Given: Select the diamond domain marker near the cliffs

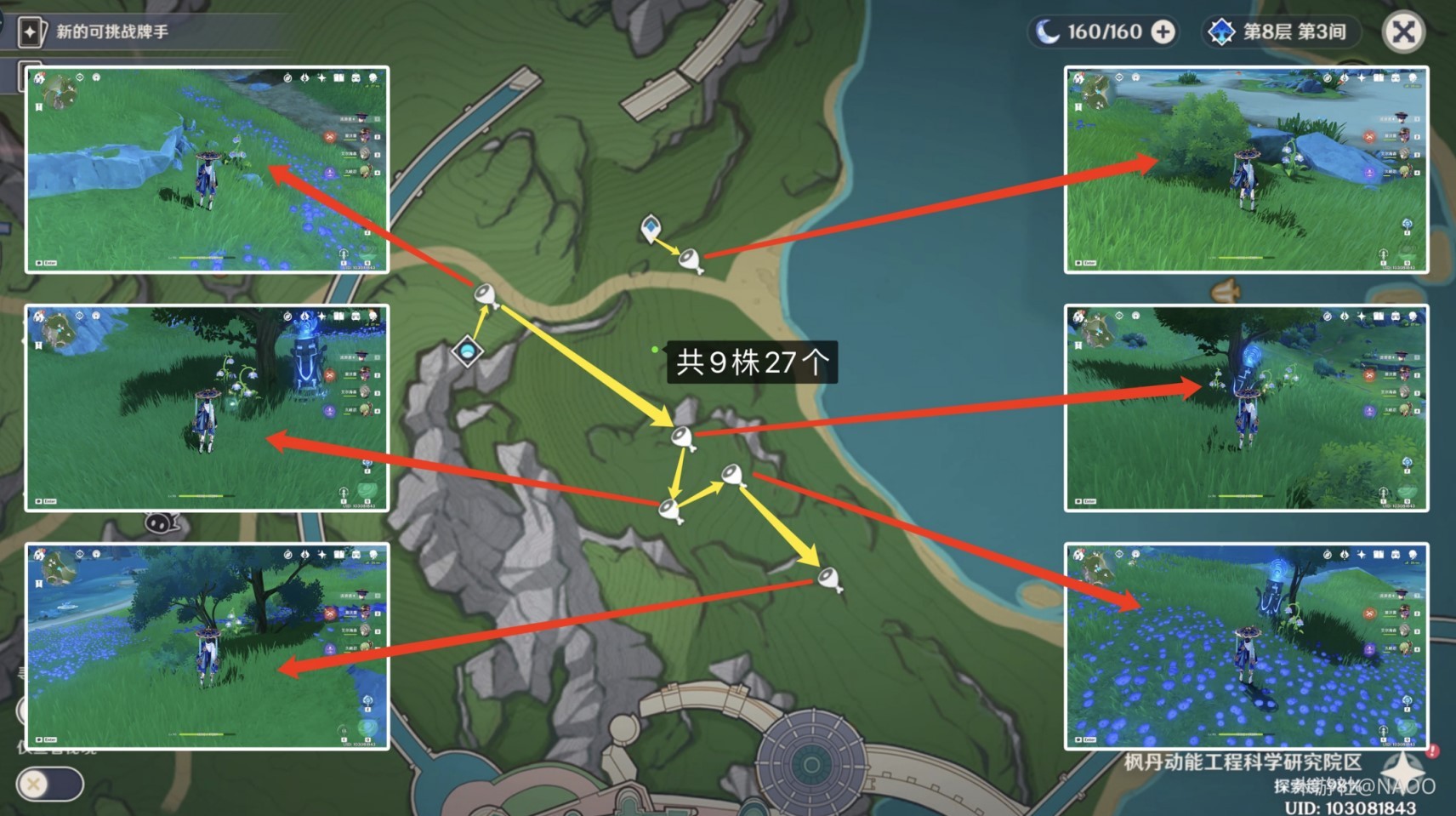Looking at the screenshot, I should (x=466, y=349).
